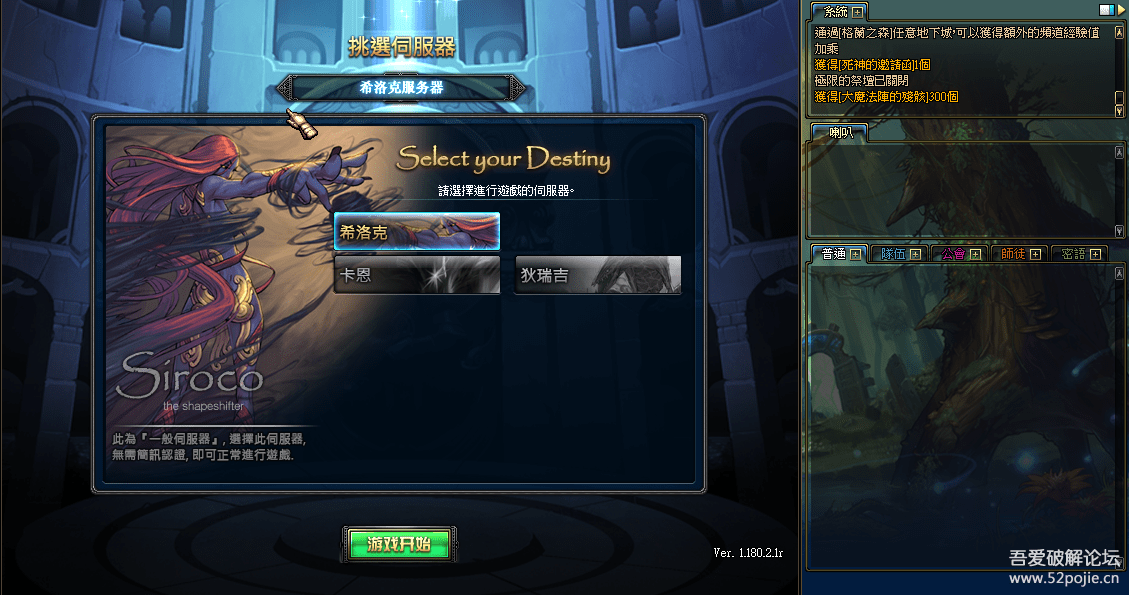The image size is (1129, 595).
Task: Select the 公會 chat tab
Action: (953, 254)
